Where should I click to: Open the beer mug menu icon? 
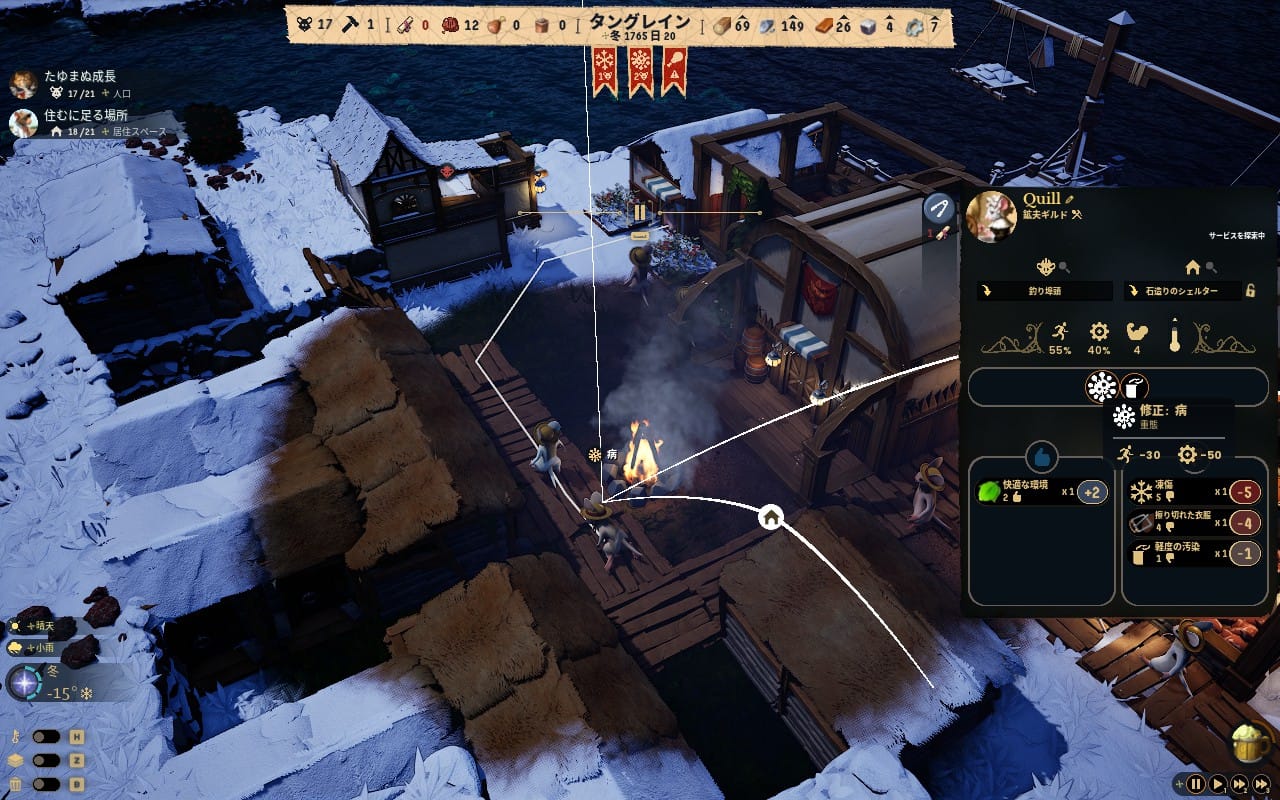1251,743
